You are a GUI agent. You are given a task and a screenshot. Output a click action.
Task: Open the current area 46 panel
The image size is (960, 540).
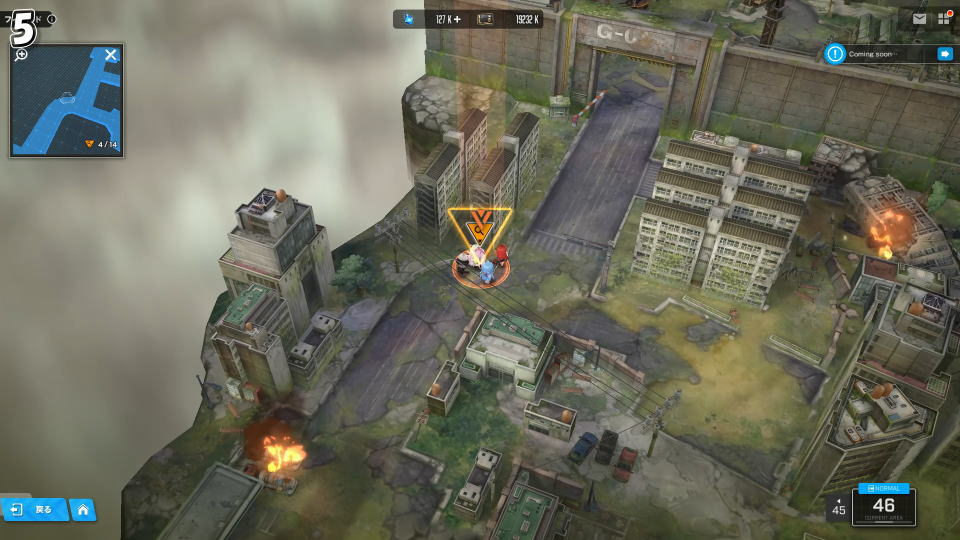(883, 506)
